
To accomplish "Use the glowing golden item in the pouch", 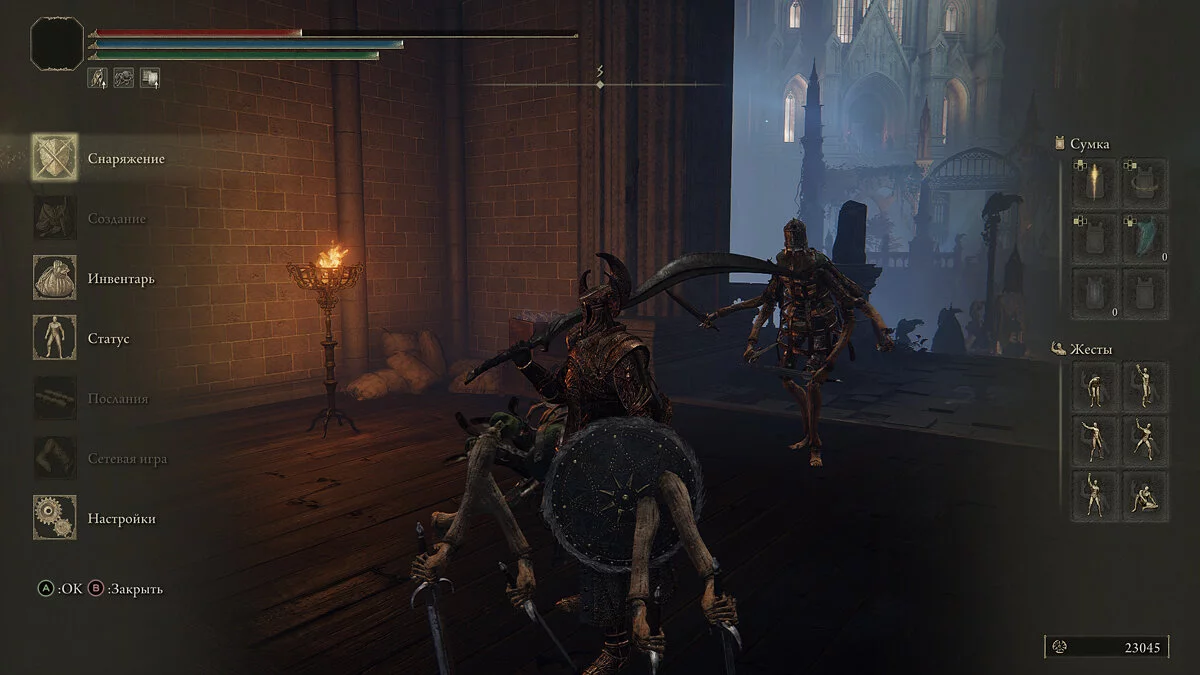I will [1095, 183].
